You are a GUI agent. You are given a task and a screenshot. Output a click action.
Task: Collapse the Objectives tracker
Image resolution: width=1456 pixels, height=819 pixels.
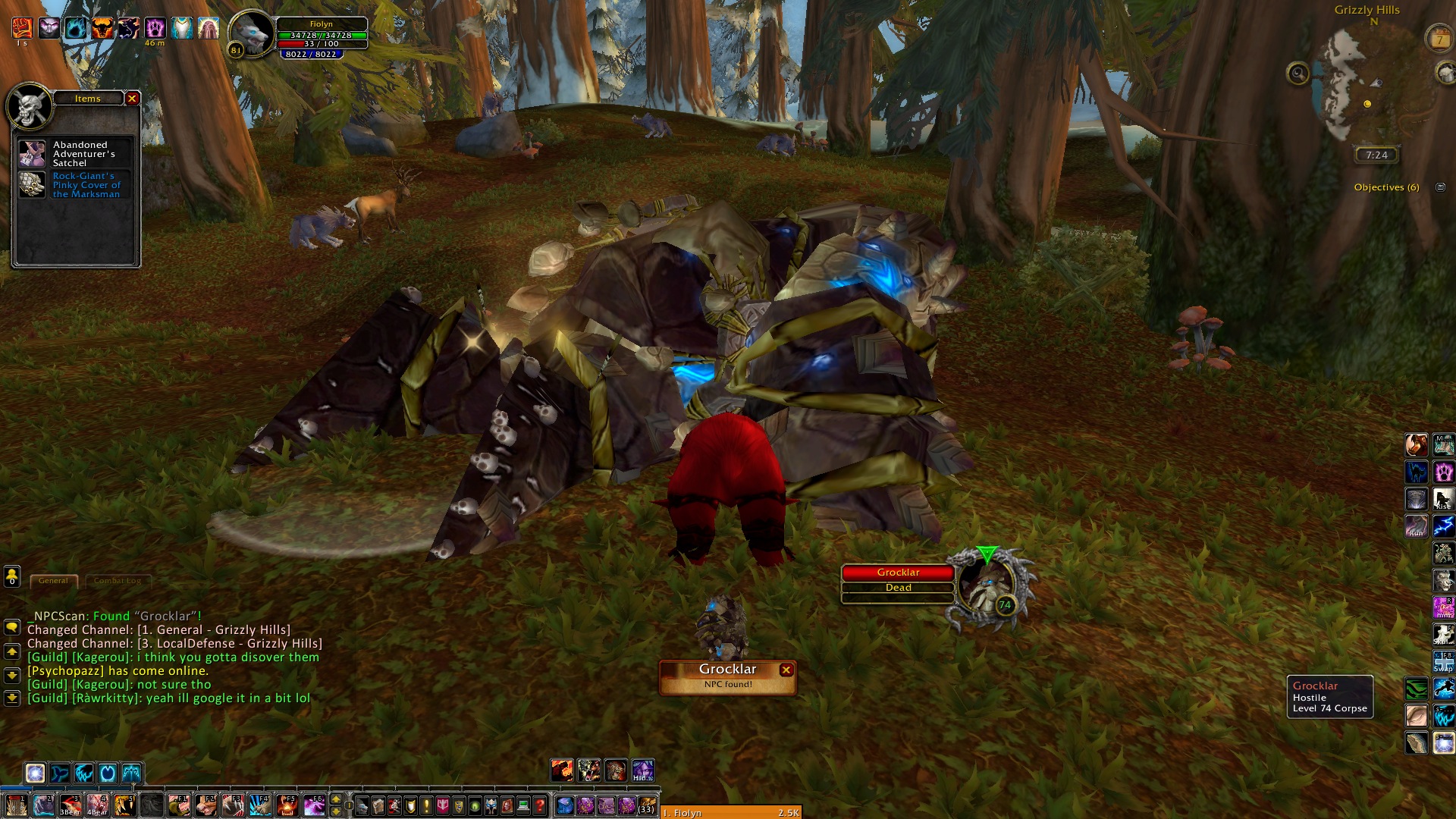point(1440,187)
